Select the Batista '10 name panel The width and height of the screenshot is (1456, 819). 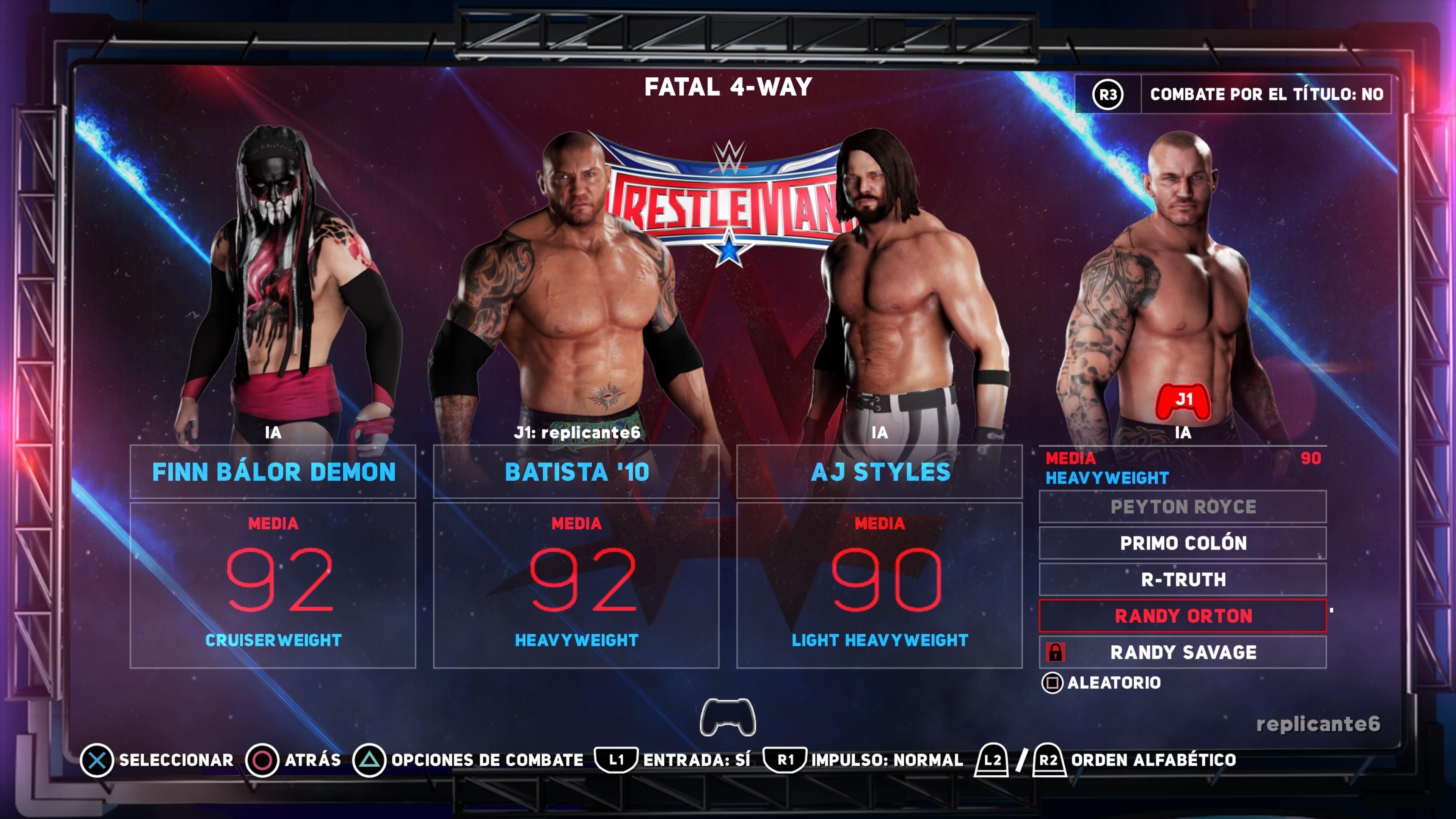point(576,472)
